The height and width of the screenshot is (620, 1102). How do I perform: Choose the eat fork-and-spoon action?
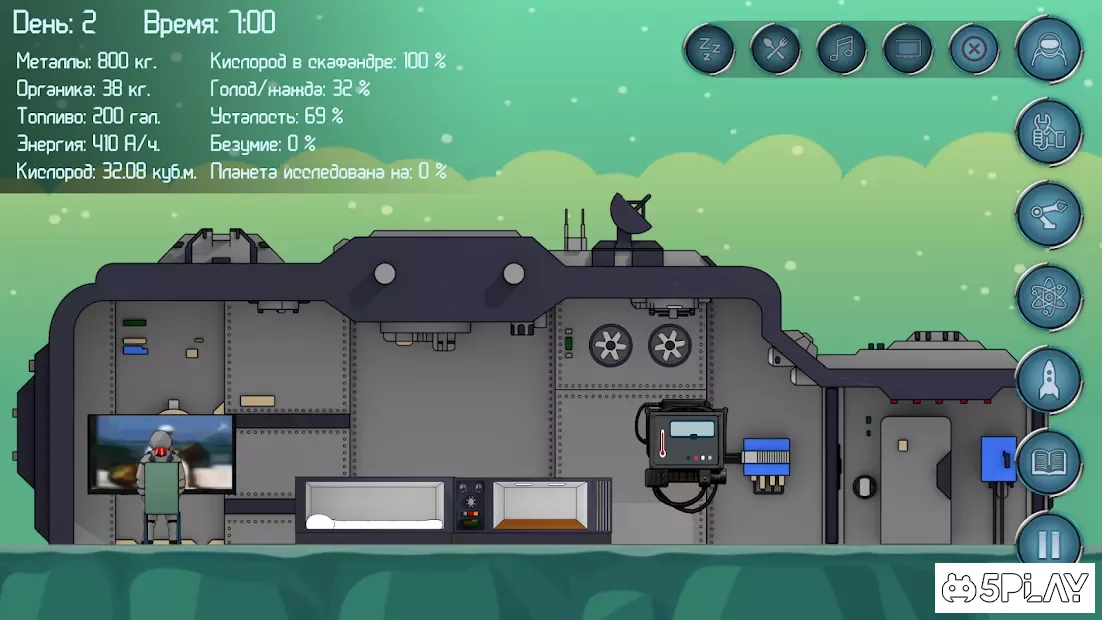pyautogui.click(x=775, y=48)
